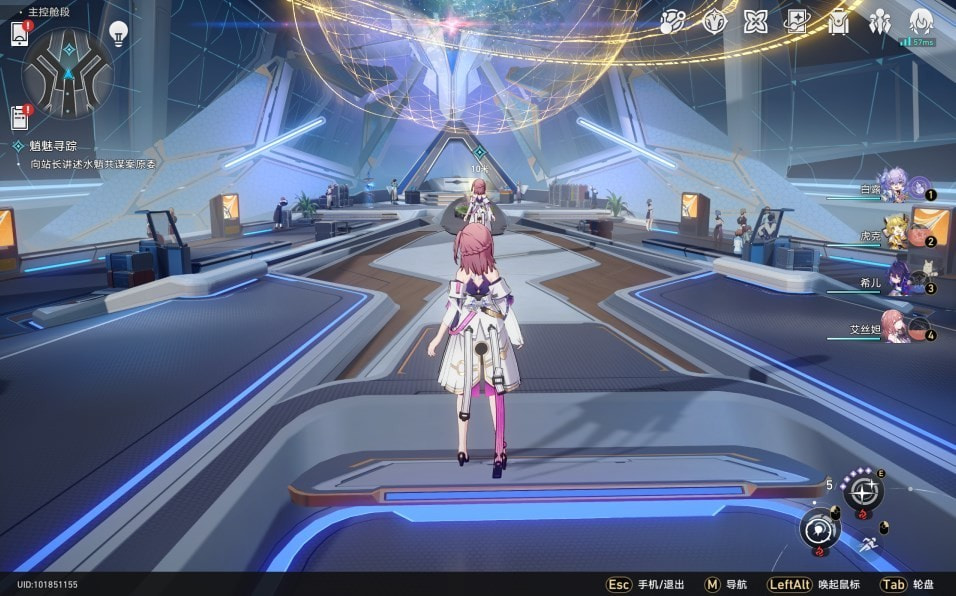The image size is (956, 596).
Task: Open the team lineup icon
Action: click(880, 21)
